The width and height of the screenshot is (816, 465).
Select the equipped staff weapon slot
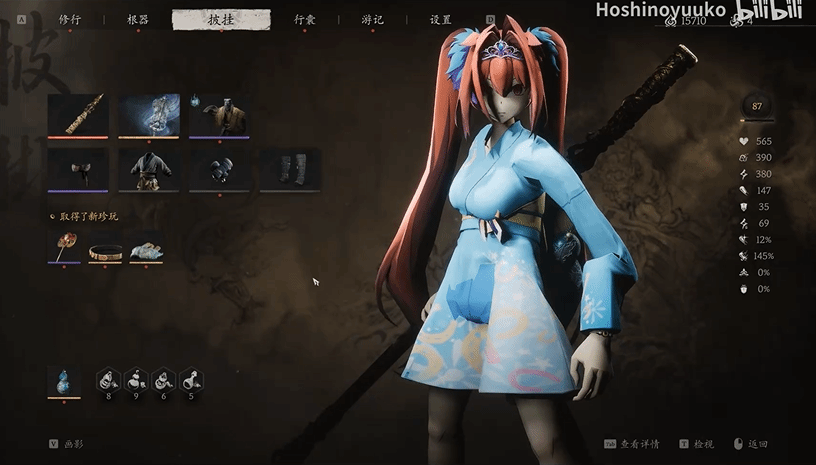78,115
